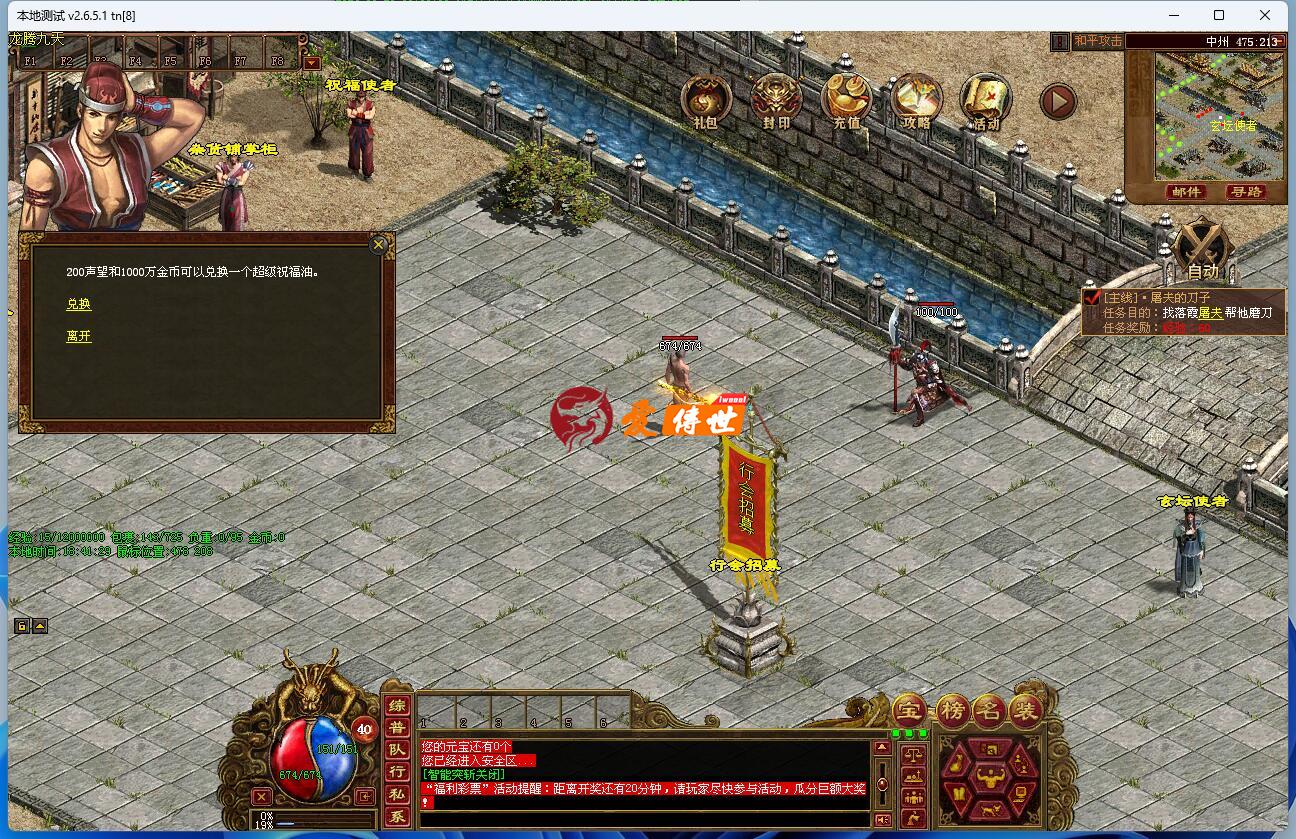The image size is (1296, 839).
Task: Open the 装 equipment round icon
Action: coord(1026,711)
